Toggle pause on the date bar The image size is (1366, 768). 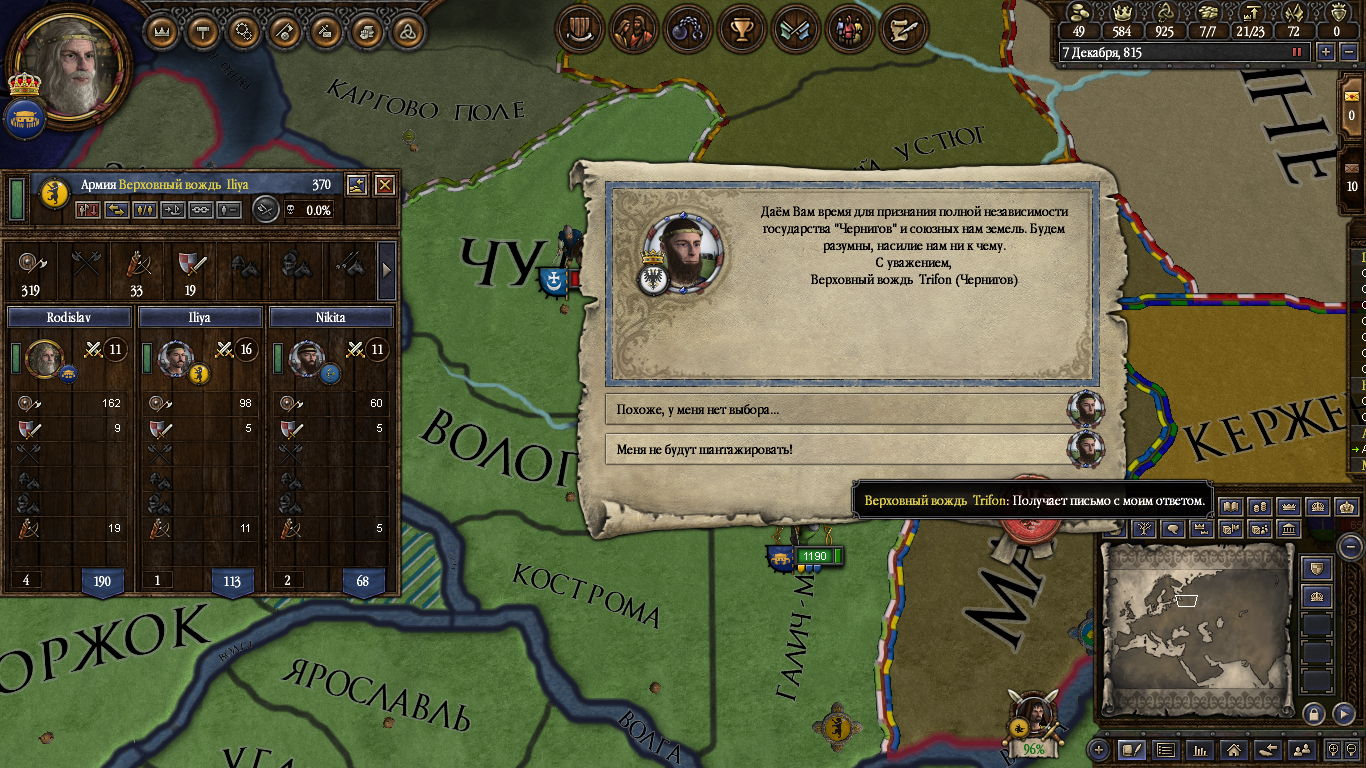click(1298, 52)
